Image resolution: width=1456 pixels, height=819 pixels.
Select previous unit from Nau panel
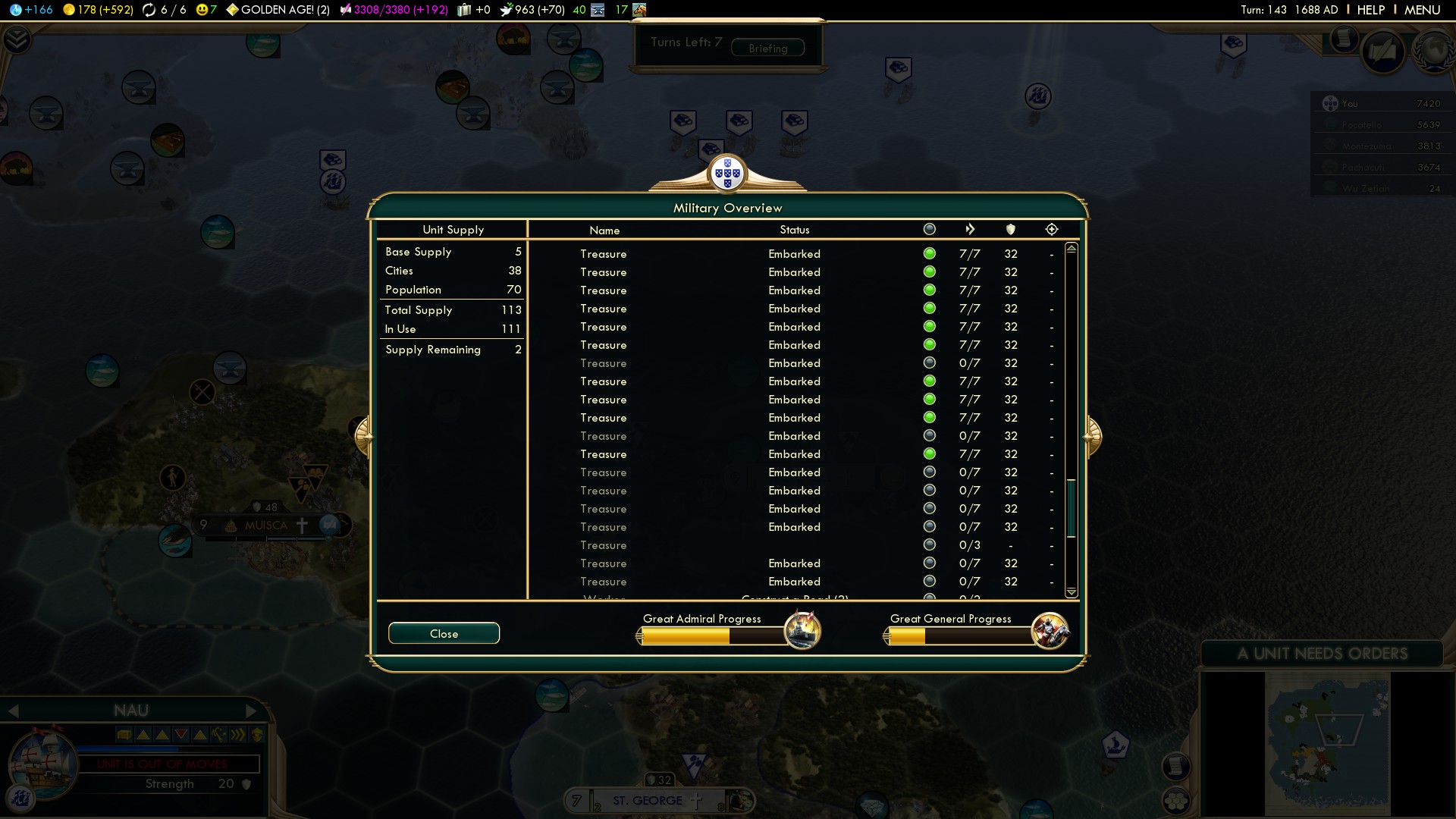(13, 711)
